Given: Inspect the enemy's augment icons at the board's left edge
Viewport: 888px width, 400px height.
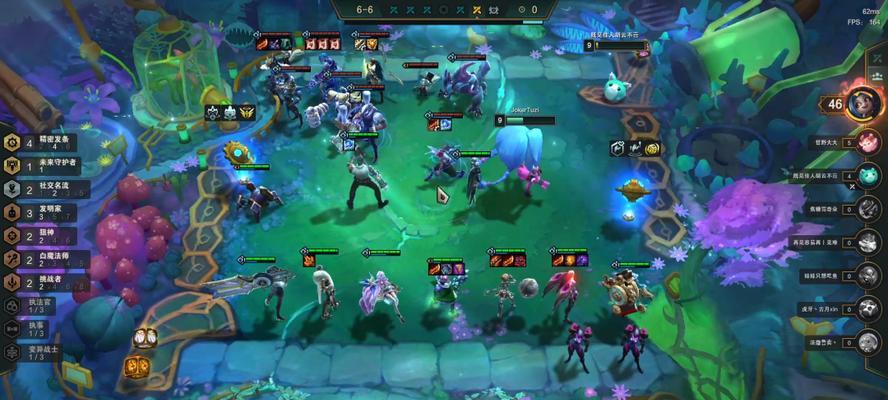Looking at the screenshot, I should point(230,112).
